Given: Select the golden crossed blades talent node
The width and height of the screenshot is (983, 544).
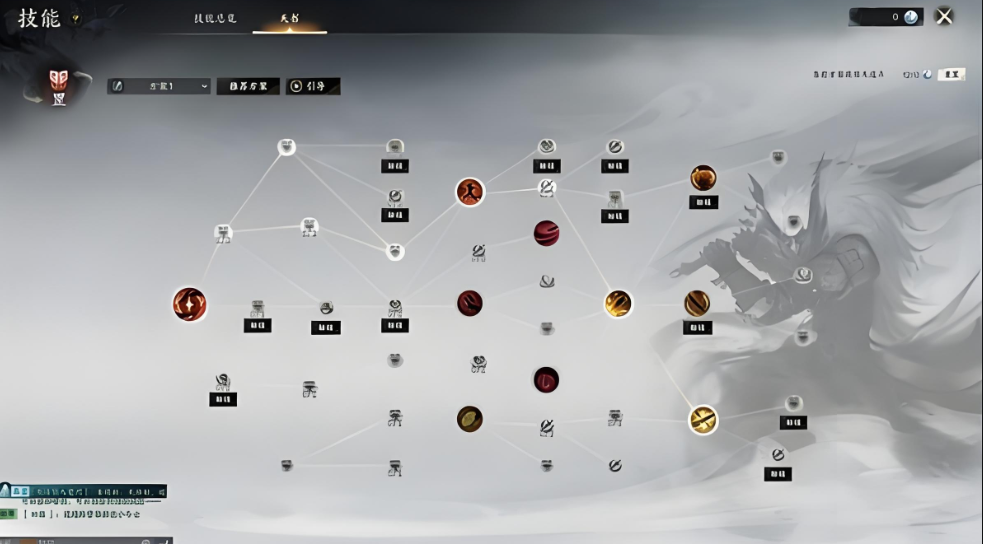Looking at the screenshot, I should pos(703,419).
